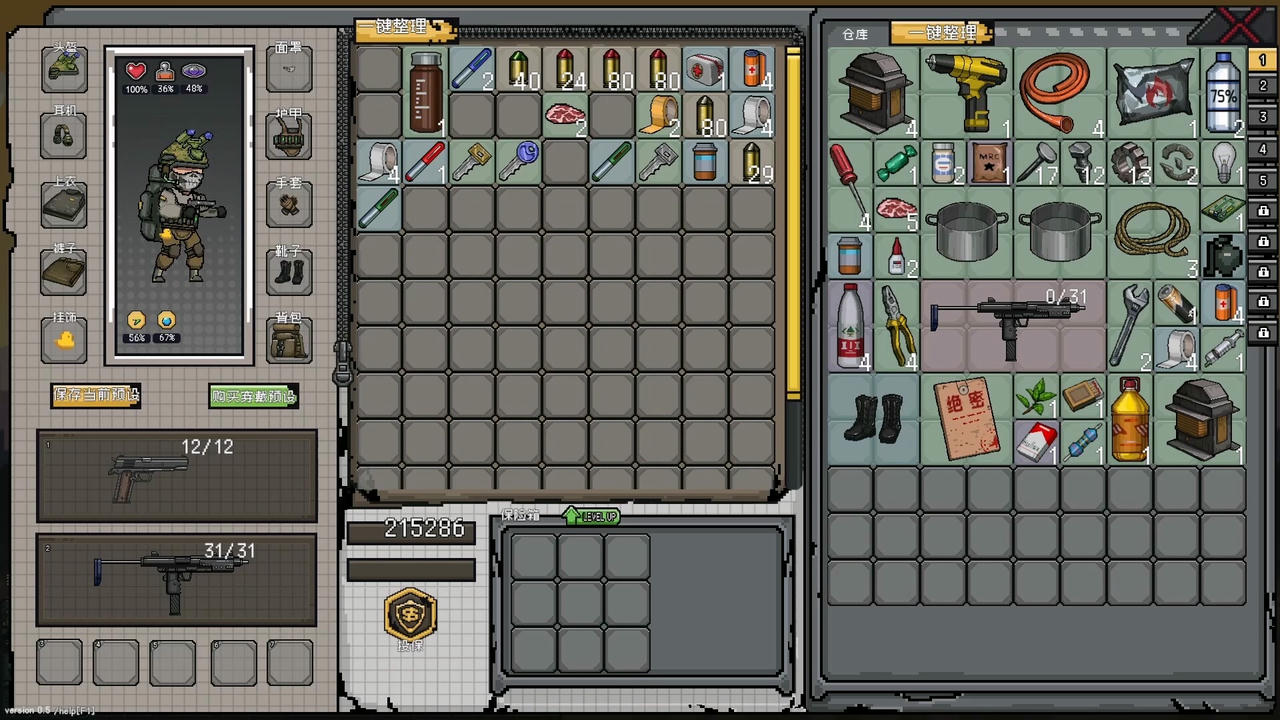The height and width of the screenshot is (720, 1280).
Task: Select the first aid kit in the backpack
Action: pos(705,70)
